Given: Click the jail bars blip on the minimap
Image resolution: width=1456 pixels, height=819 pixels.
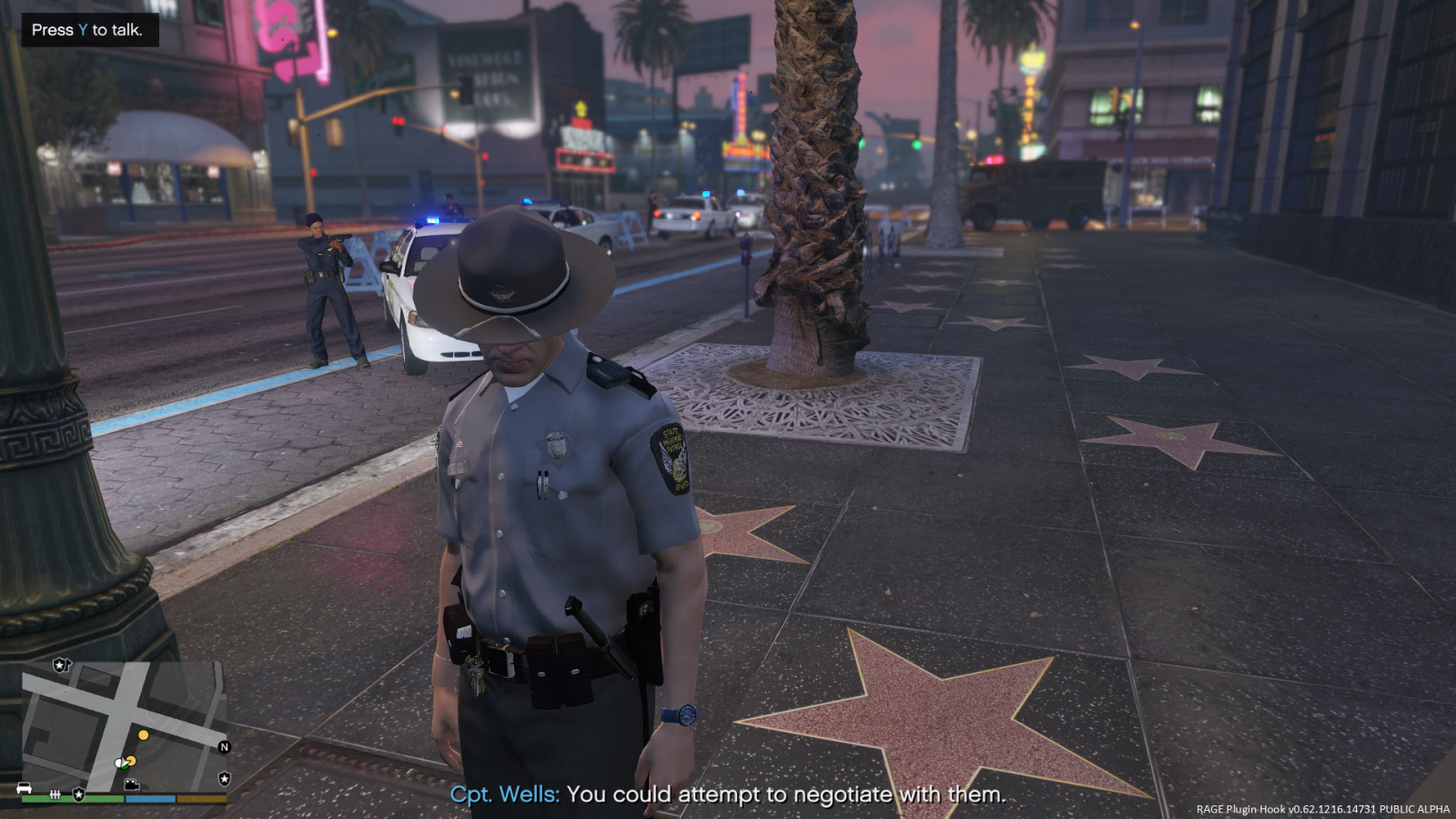Looking at the screenshot, I should tap(55, 794).
